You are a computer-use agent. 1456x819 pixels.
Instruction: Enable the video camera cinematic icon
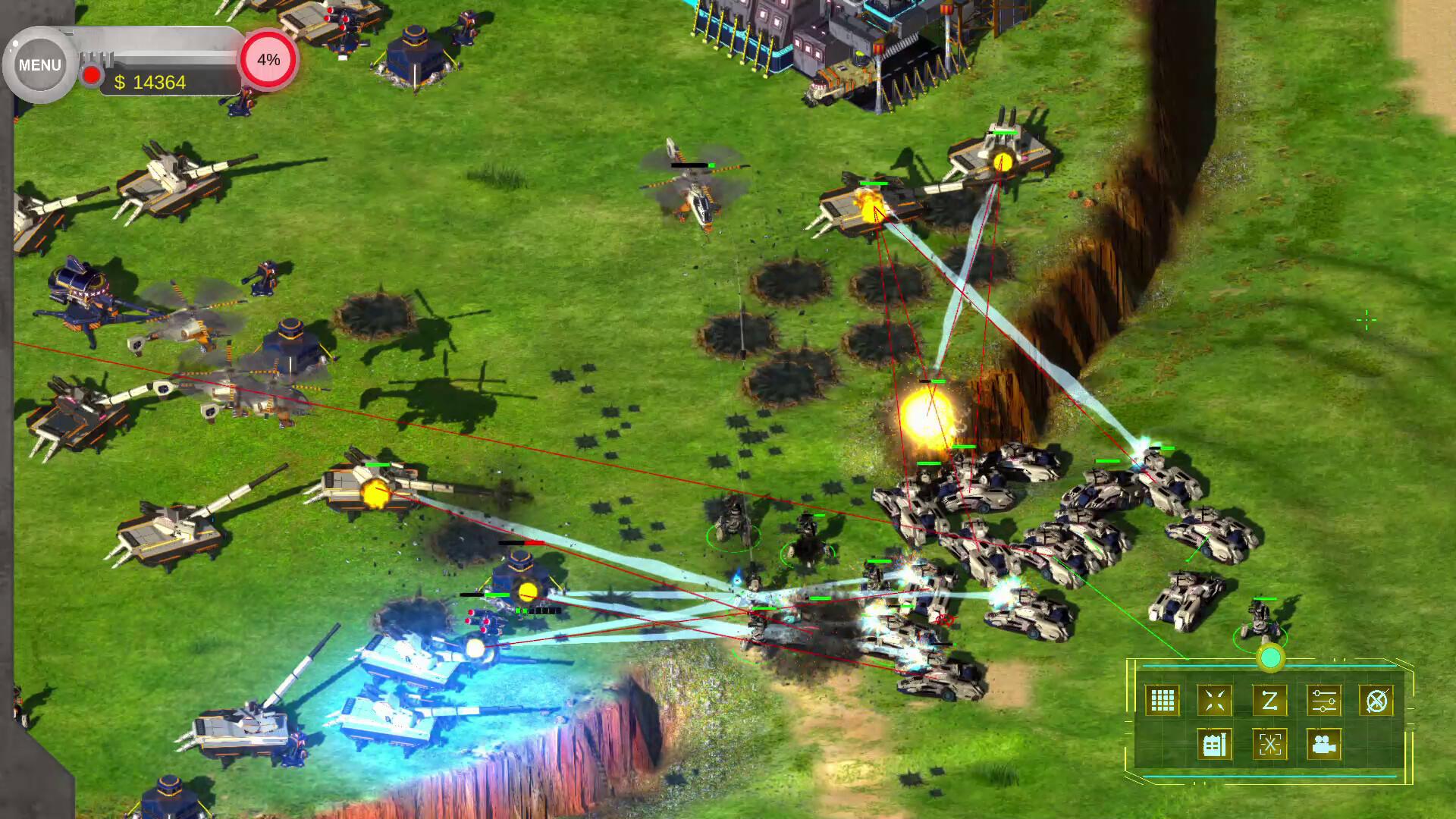tap(1325, 744)
